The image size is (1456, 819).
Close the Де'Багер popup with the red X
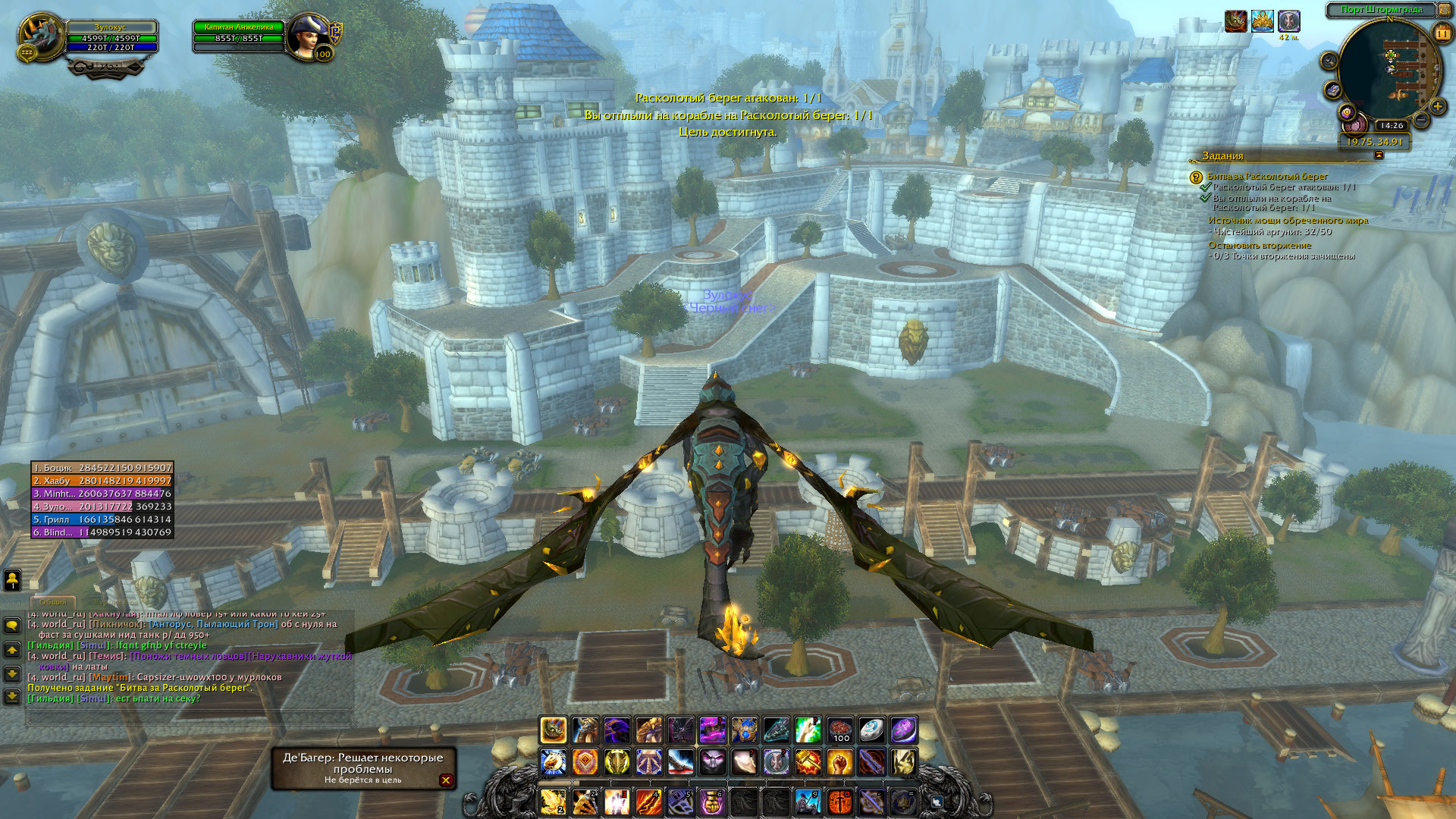(446, 780)
